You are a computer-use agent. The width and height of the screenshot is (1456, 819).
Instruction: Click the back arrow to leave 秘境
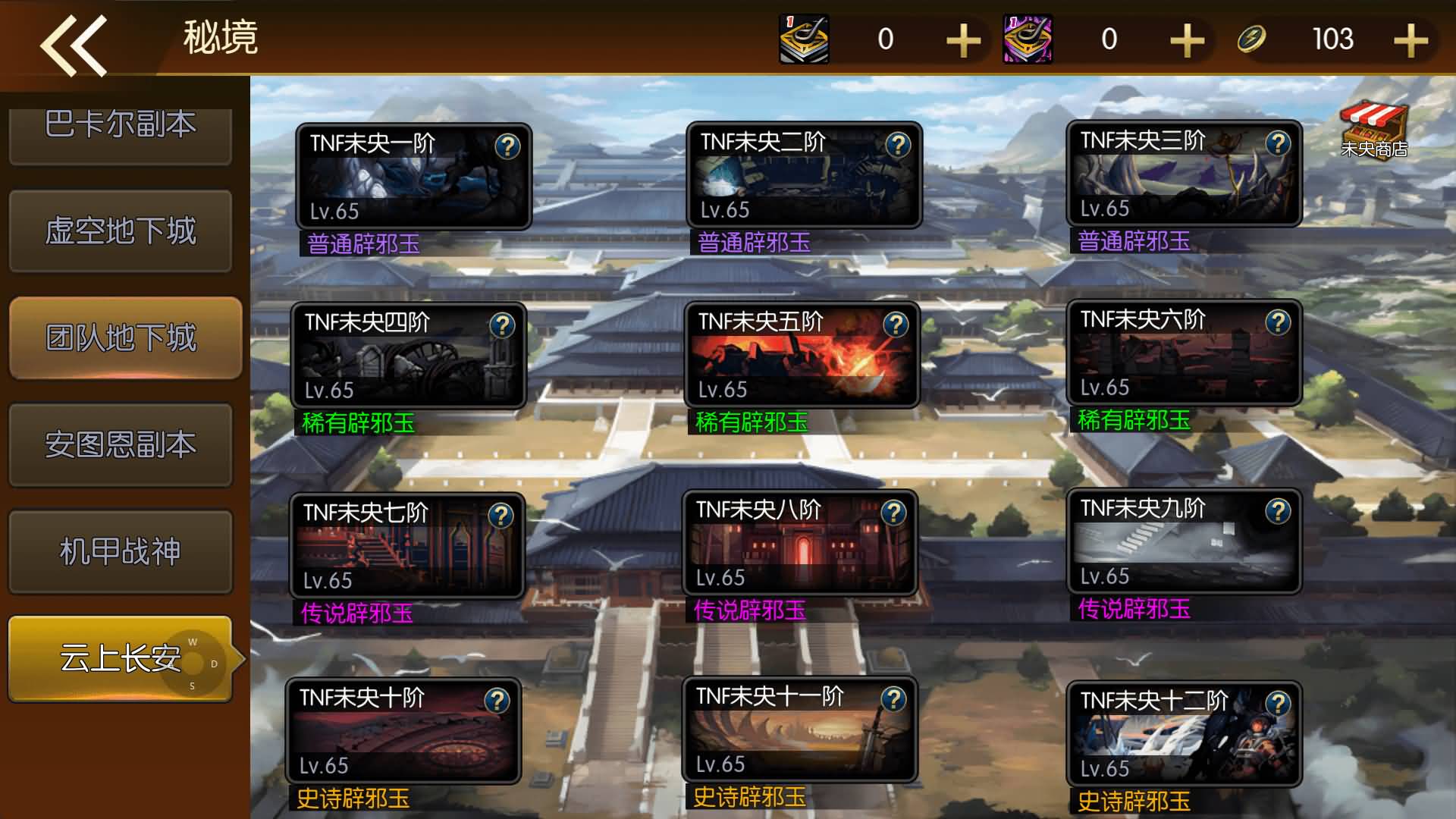(74, 43)
